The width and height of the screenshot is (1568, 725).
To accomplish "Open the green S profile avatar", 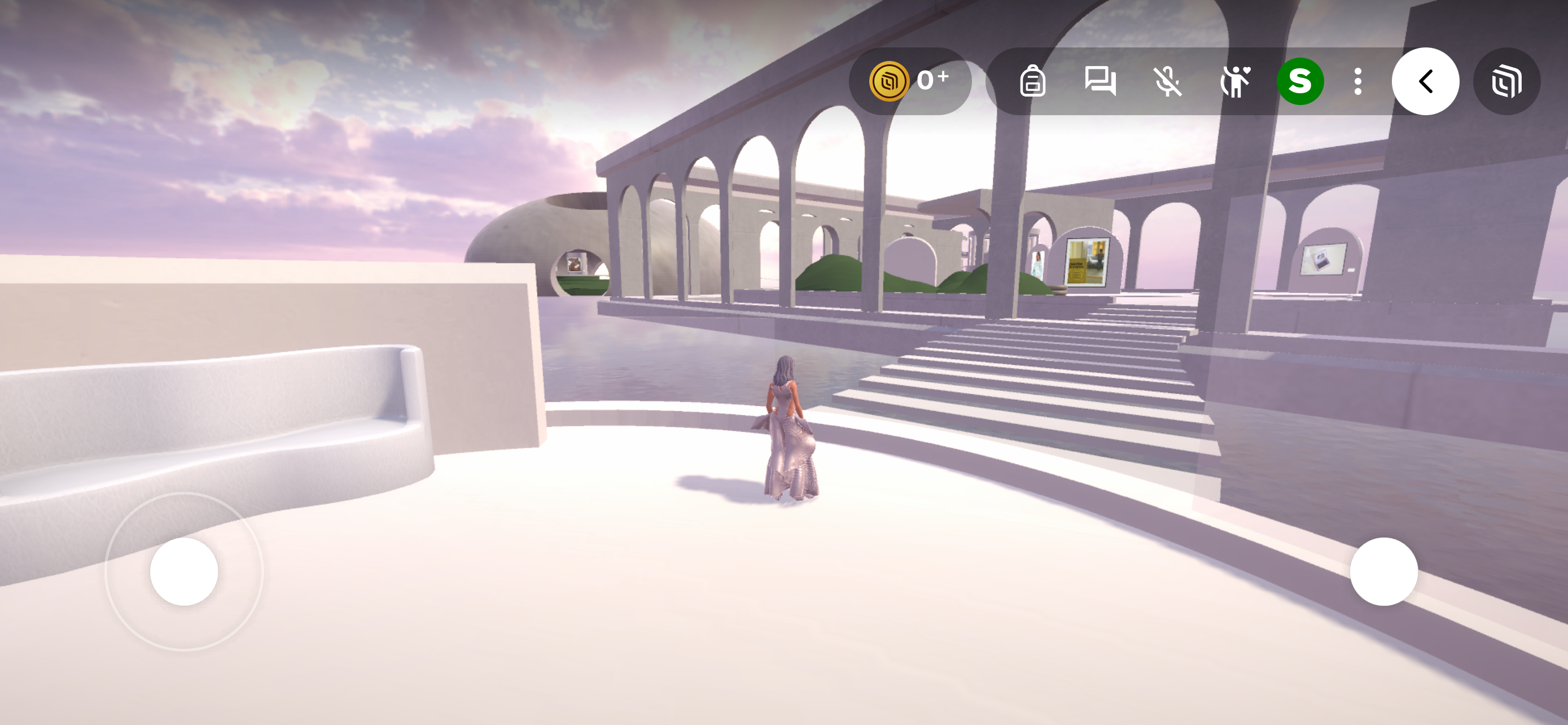I will (x=1300, y=81).
